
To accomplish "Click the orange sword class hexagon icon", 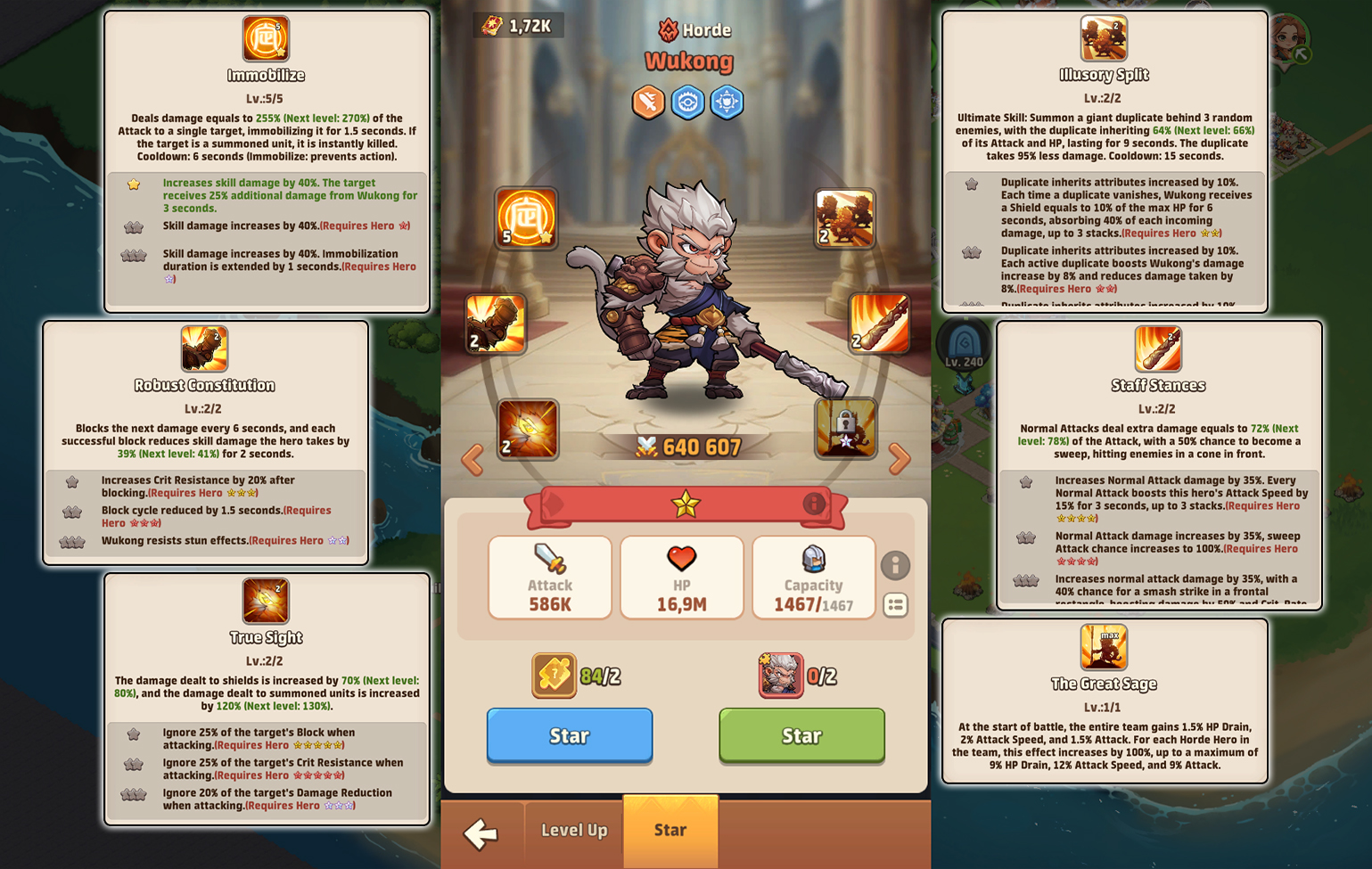I will tap(648, 102).
